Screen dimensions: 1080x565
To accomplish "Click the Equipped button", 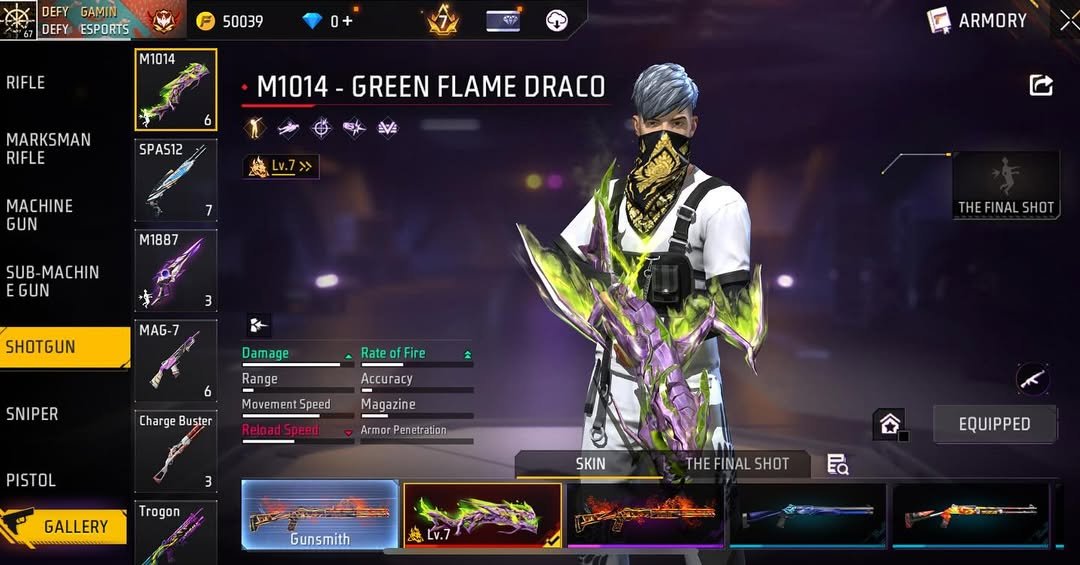I will pos(994,424).
